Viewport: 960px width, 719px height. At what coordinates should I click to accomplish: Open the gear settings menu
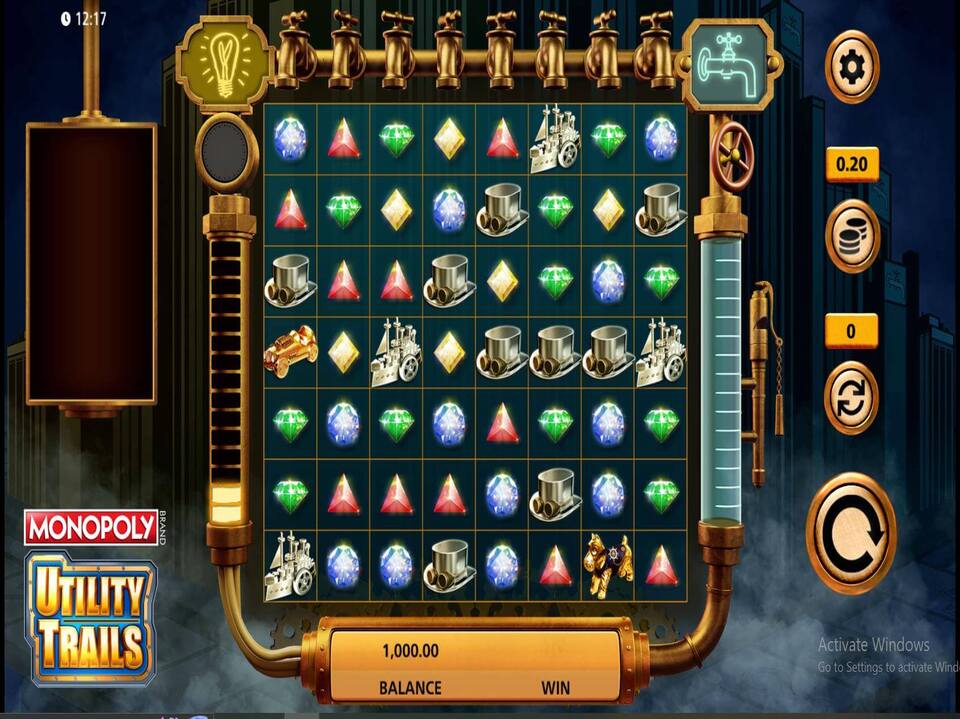point(851,67)
